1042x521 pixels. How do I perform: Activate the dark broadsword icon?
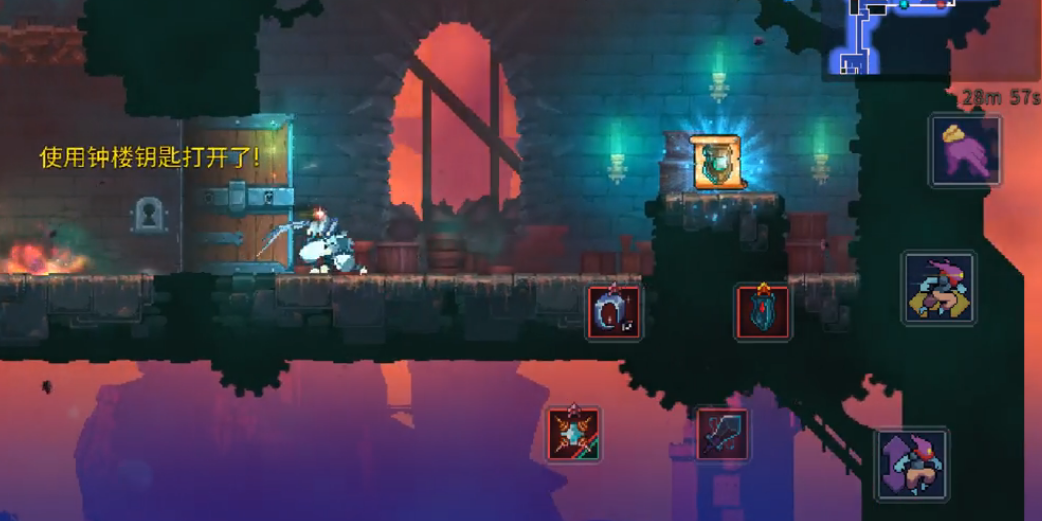pos(722,434)
